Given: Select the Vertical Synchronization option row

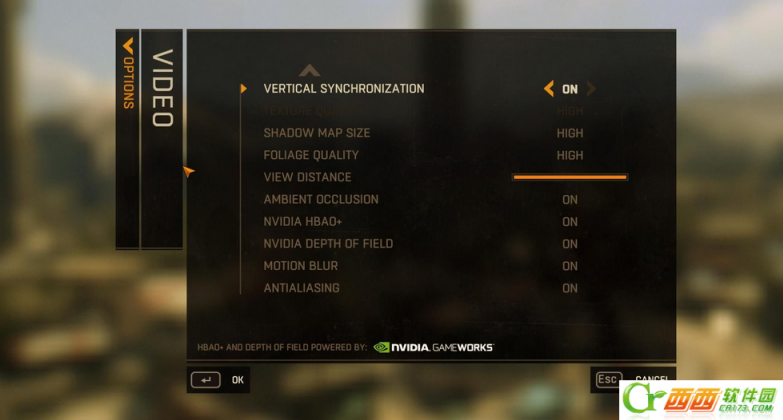Looking at the screenshot, I should tap(343, 89).
